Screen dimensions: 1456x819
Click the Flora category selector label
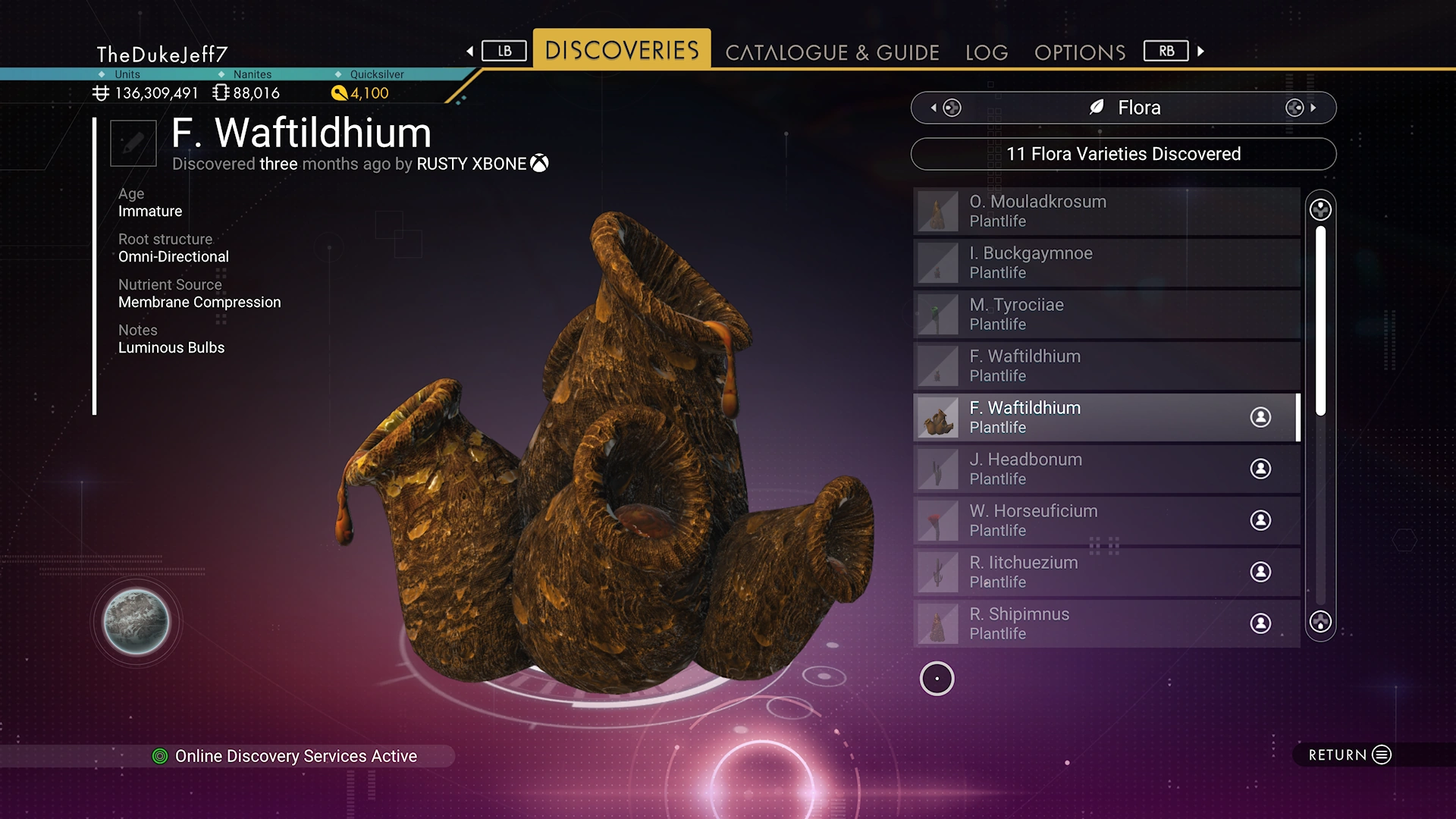pos(1124,108)
